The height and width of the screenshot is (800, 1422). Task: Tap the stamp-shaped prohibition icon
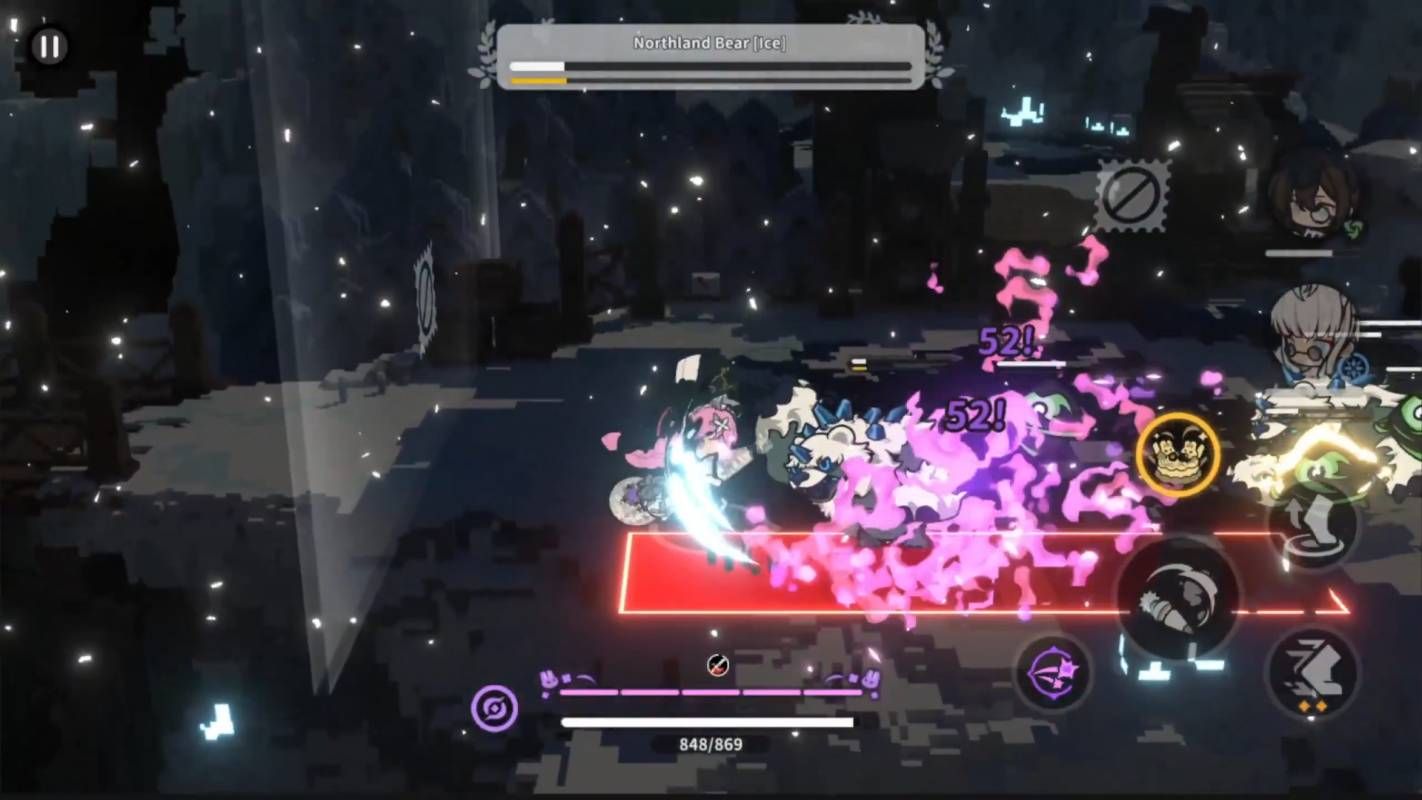coord(1133,195)
